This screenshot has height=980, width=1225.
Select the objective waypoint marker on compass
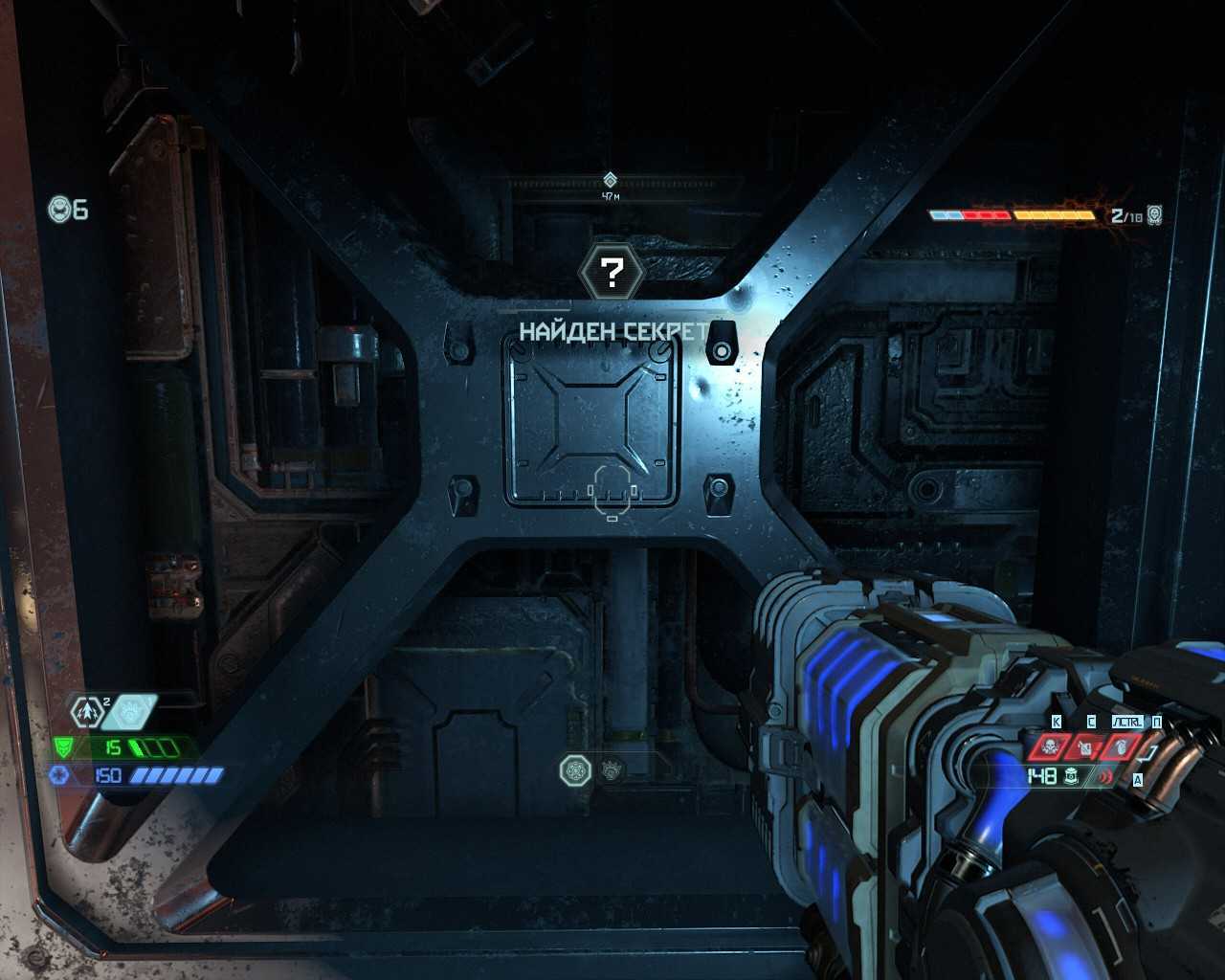pyautogui.click(x=611, y=180)
